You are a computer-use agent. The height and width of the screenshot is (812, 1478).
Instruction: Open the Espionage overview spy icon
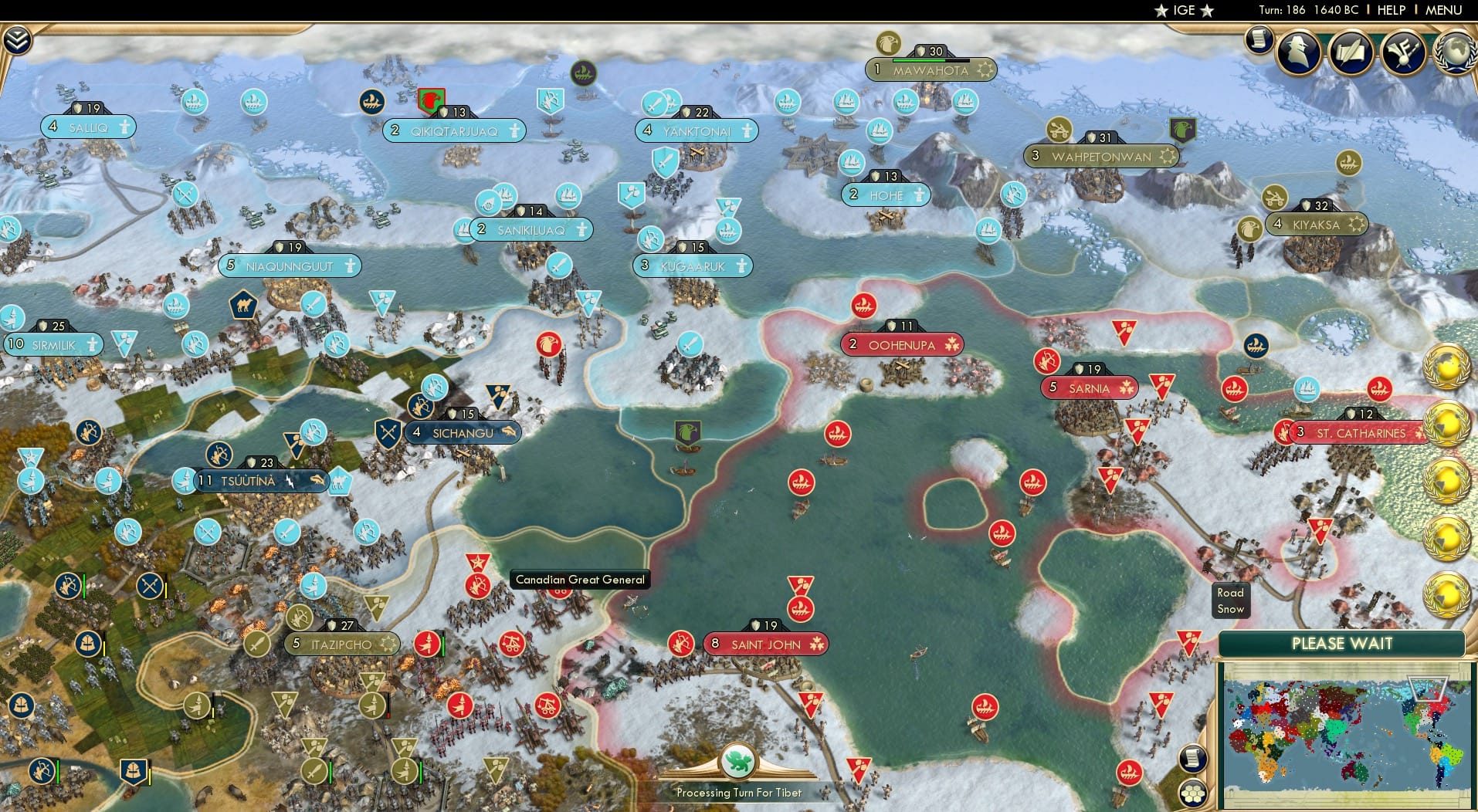[1298, 52]
